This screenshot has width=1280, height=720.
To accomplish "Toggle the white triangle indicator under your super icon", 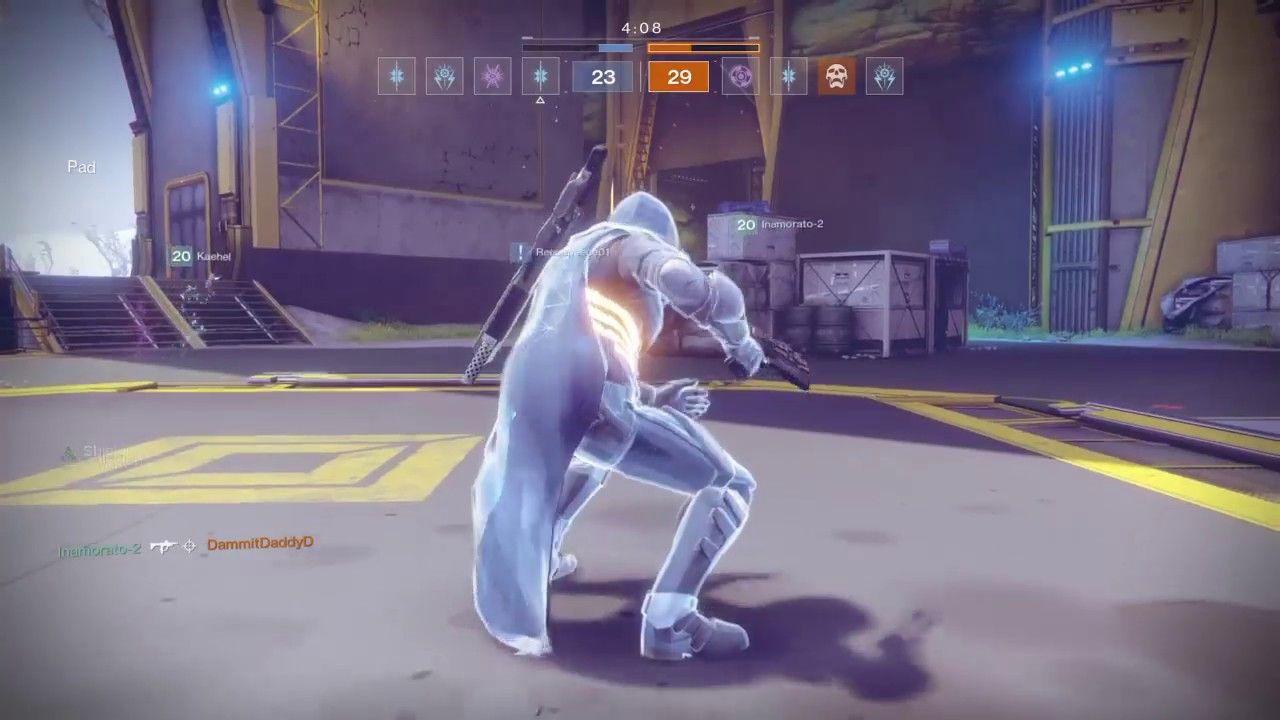I will pos(540,100).
